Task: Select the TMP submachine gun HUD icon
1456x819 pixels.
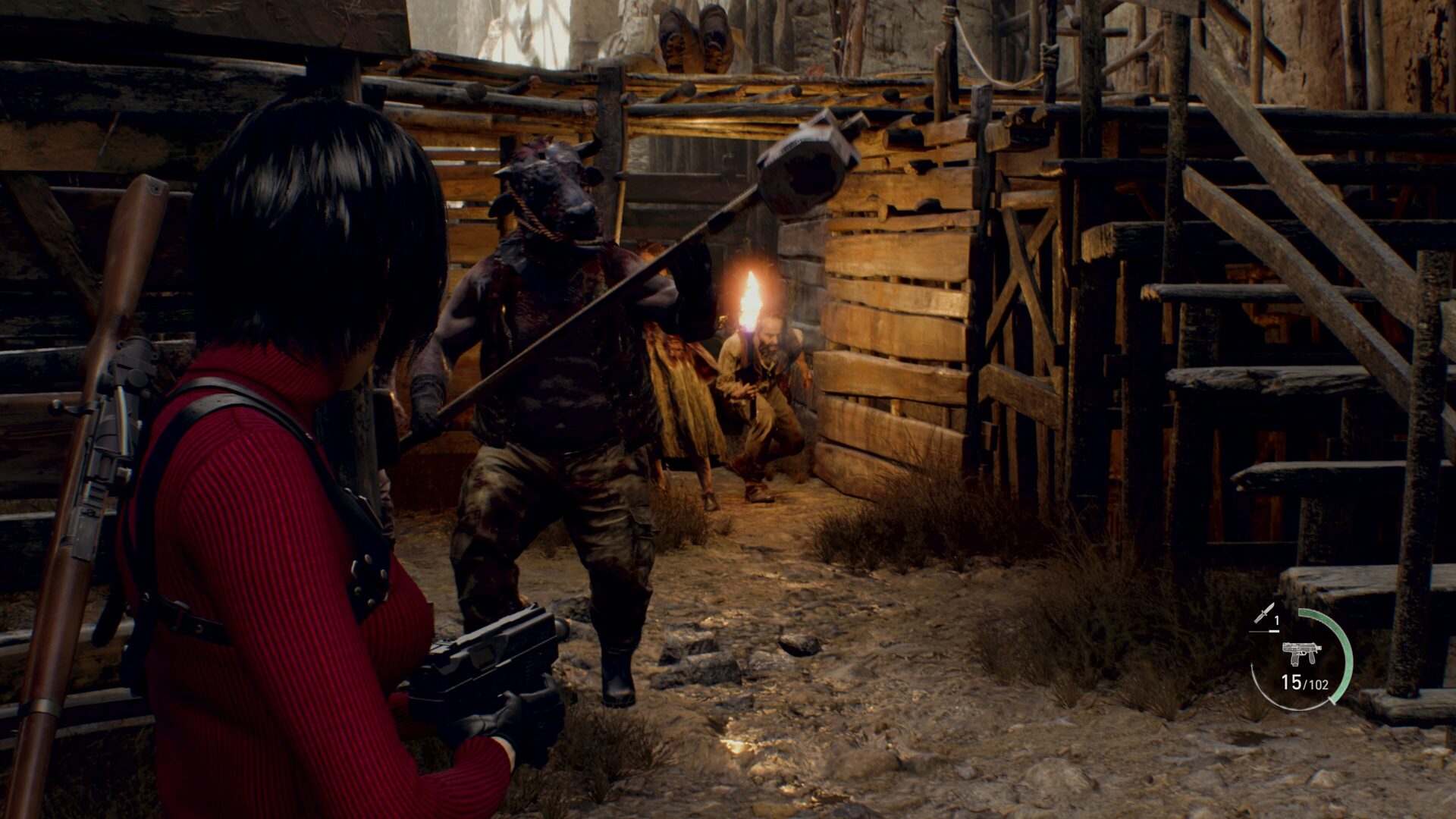Action: pos(1302,654)
